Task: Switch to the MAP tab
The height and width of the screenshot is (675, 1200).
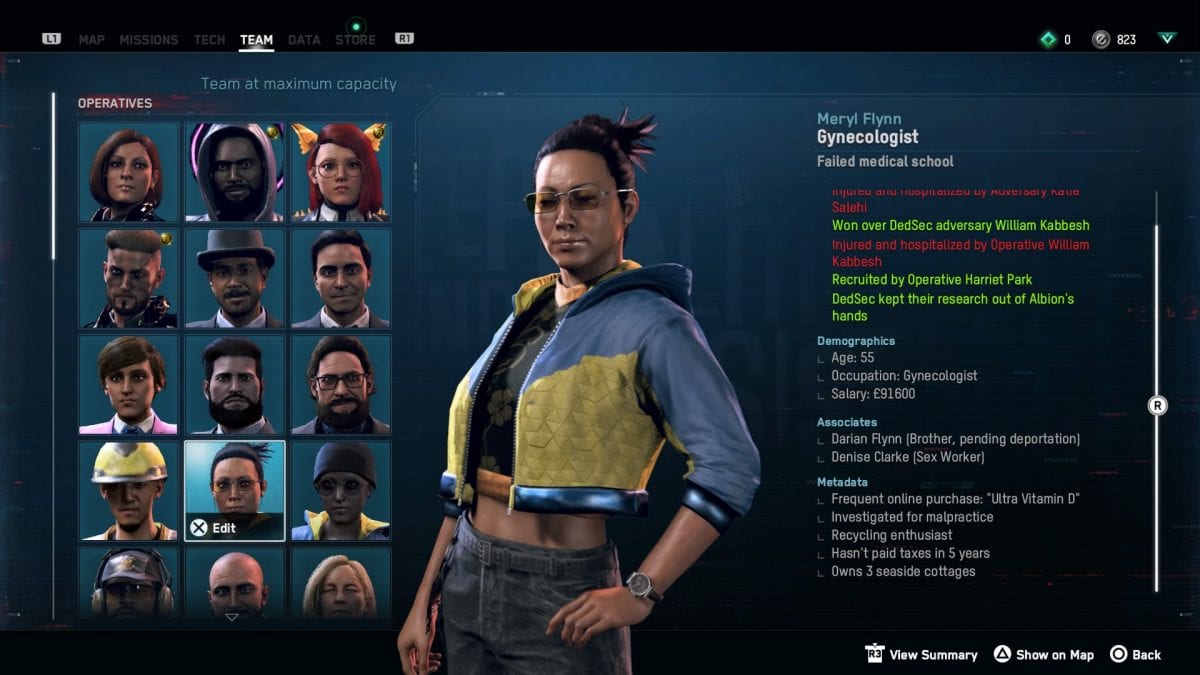Action: coord(91,40)
